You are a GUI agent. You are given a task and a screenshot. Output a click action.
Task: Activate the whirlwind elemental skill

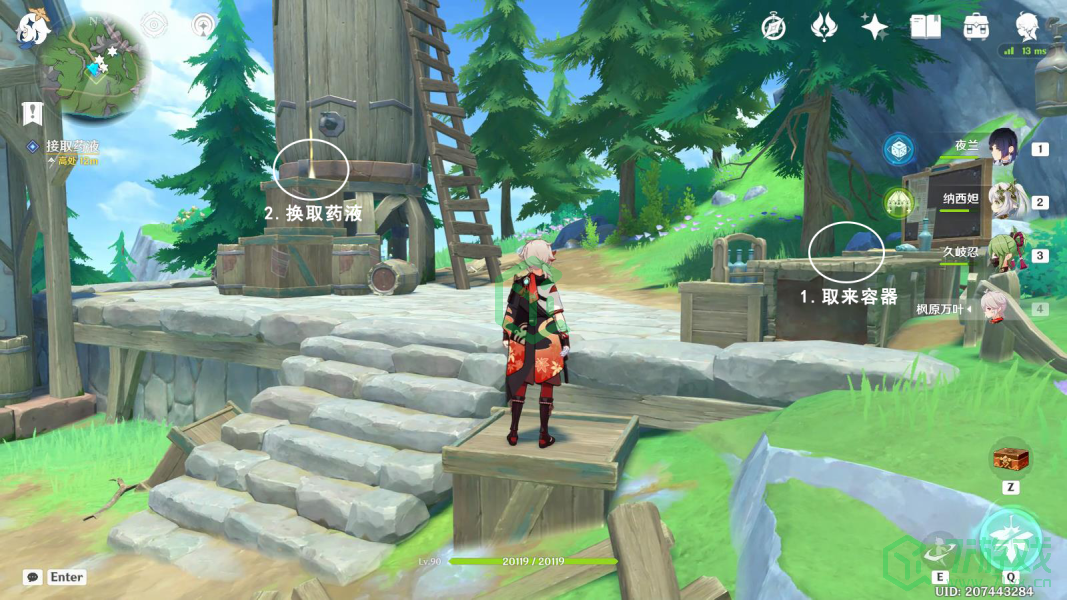(941, 548)
